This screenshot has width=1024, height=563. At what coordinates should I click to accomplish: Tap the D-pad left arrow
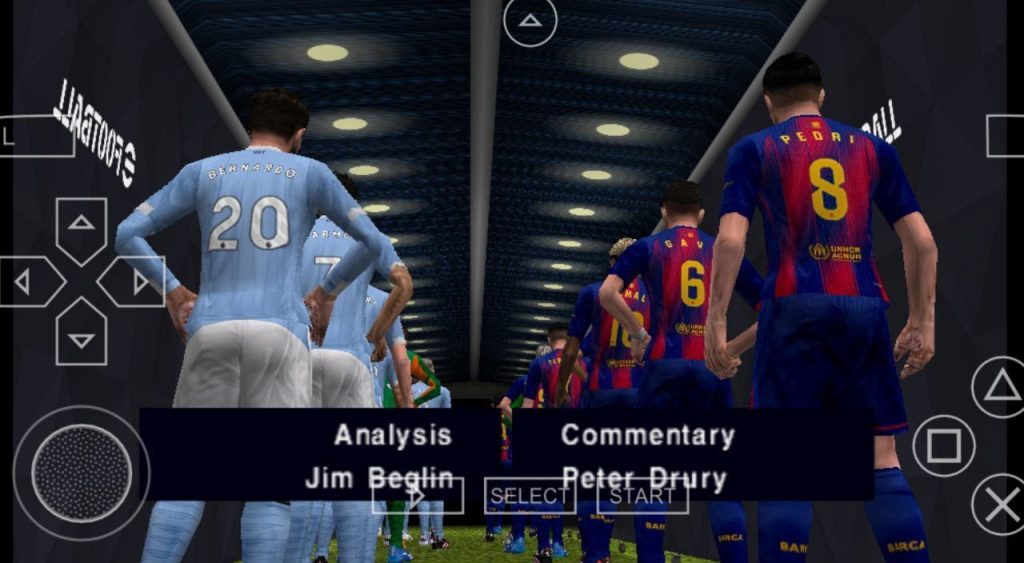click(27, 282)
